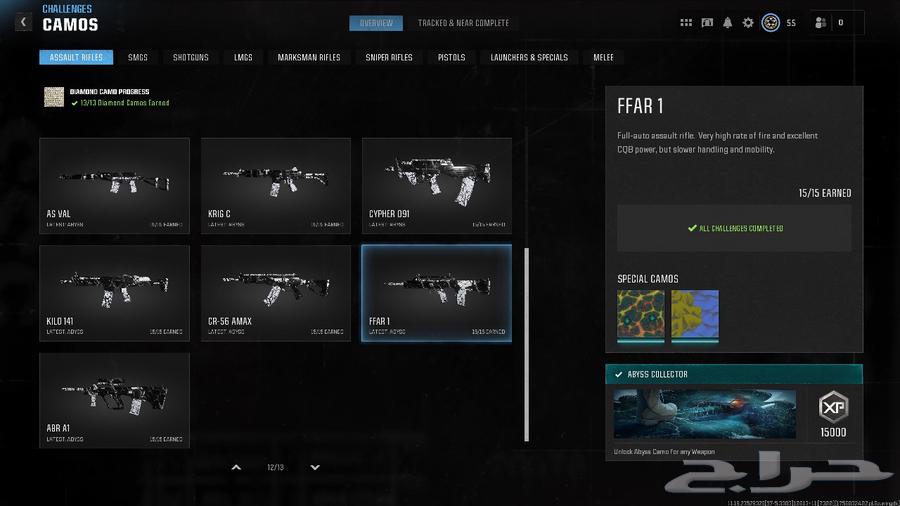Viewport: 900px width, 506px height.
Task: Choose the Krig C weapon tile
Action: click(276, 186)
